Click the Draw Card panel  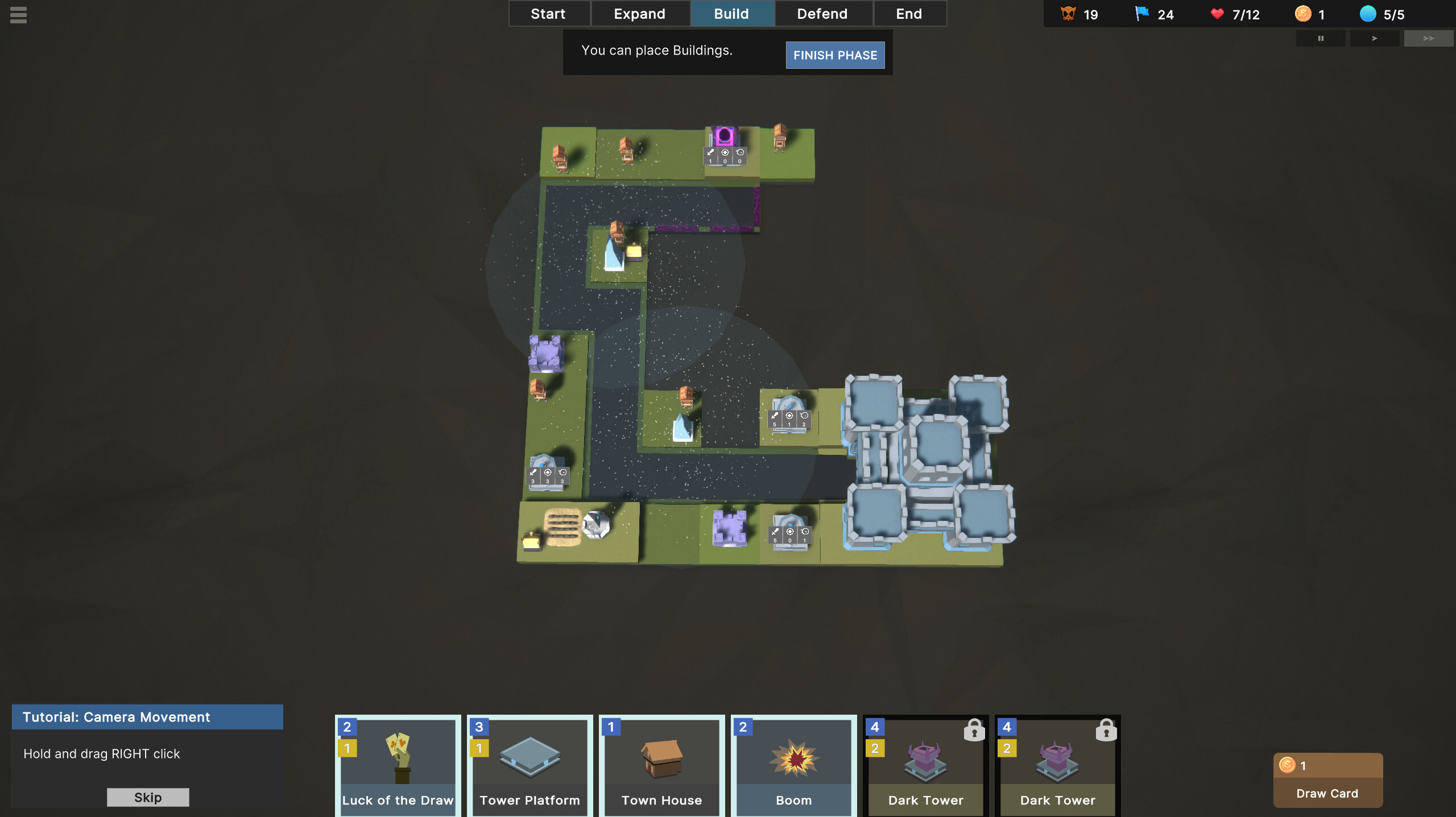pos(1327,780)
